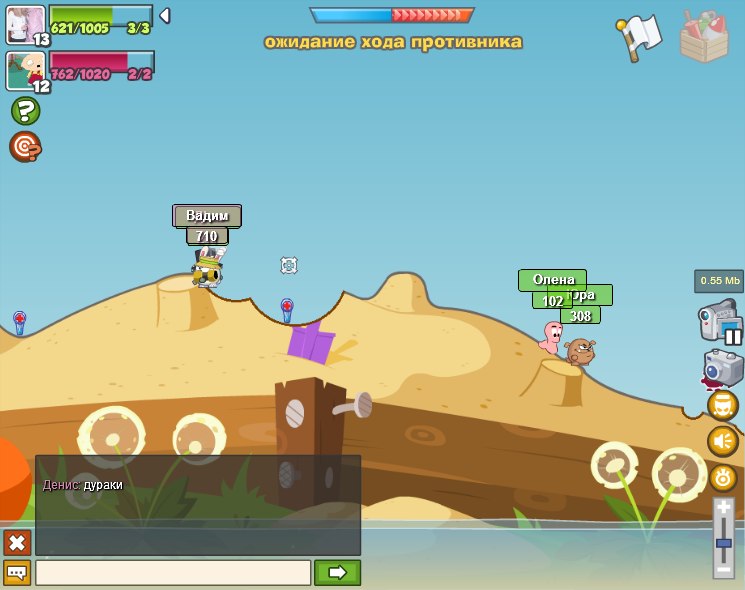Image resolution: width=745 pixels, height=590 pixels.
Task: Click the blue zoom slider handle
Action: click(x=723, y=543)
